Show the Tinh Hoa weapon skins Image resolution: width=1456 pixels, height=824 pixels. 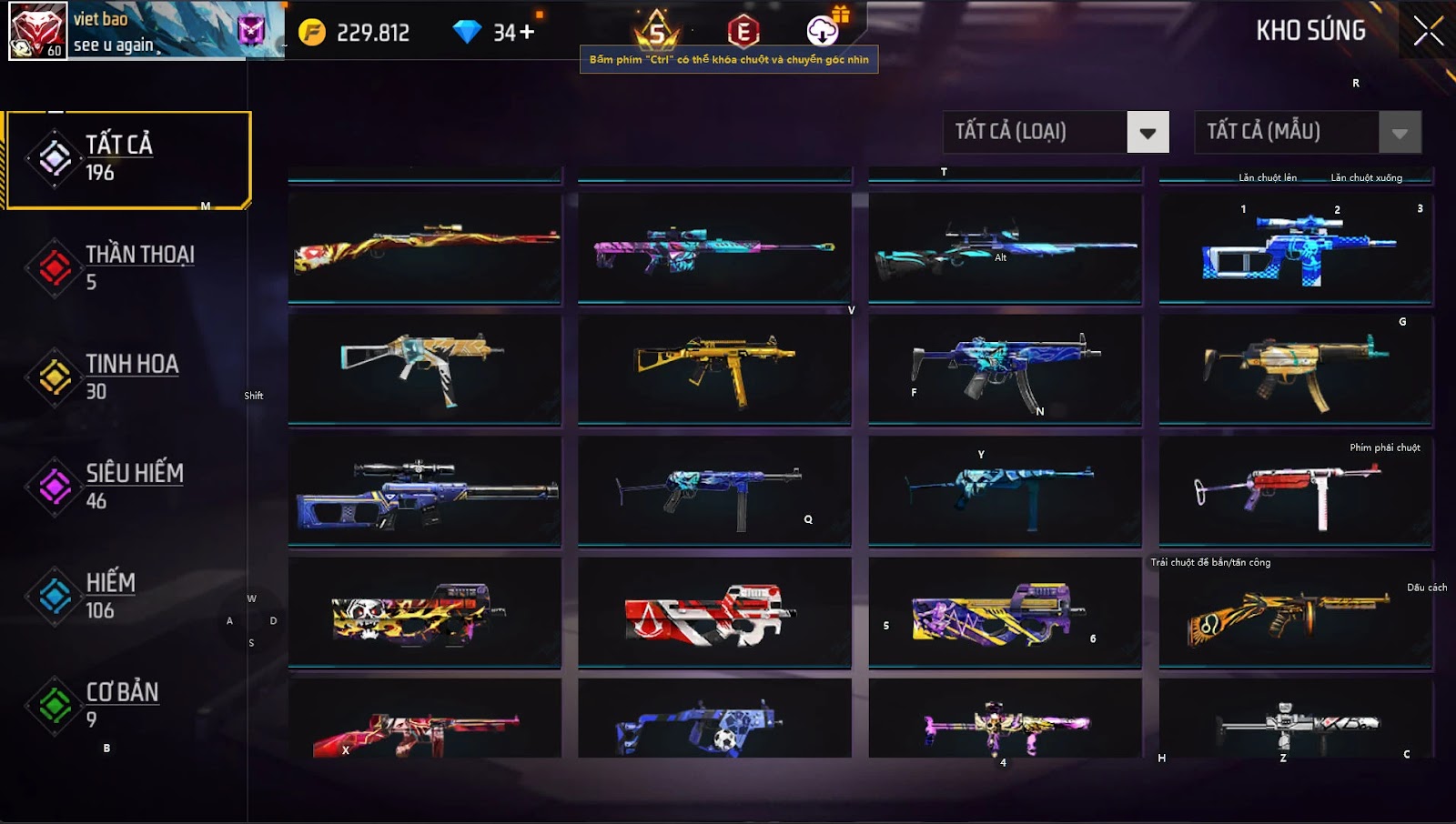[x=126, y=377]
